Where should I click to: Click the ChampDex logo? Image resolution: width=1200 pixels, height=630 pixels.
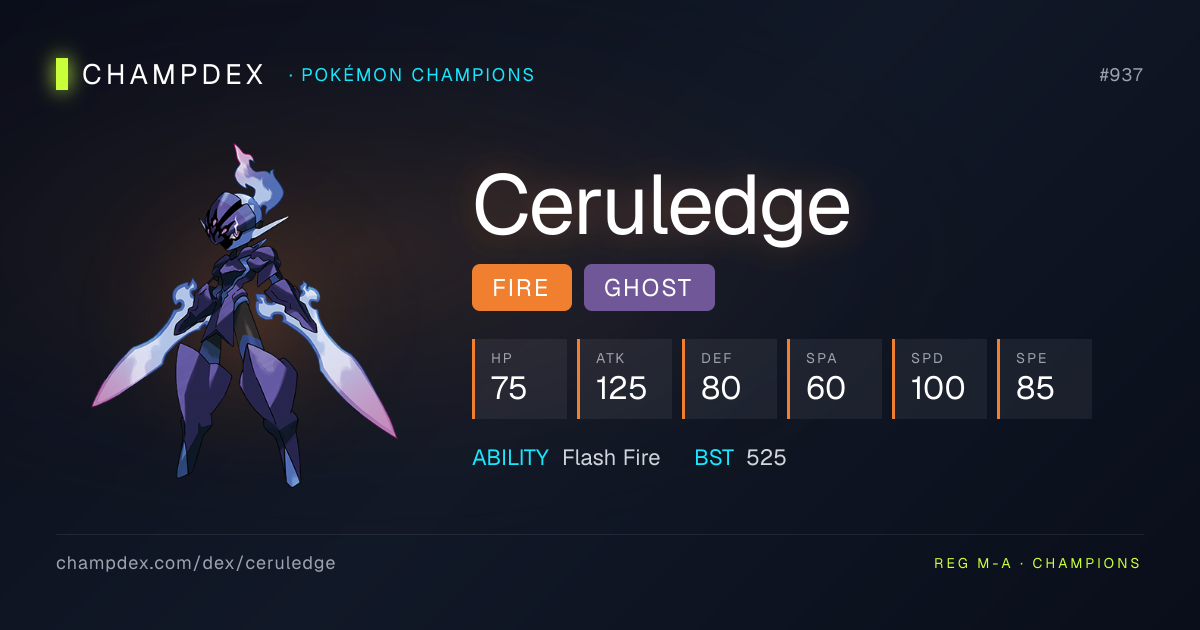pos(160,74)
